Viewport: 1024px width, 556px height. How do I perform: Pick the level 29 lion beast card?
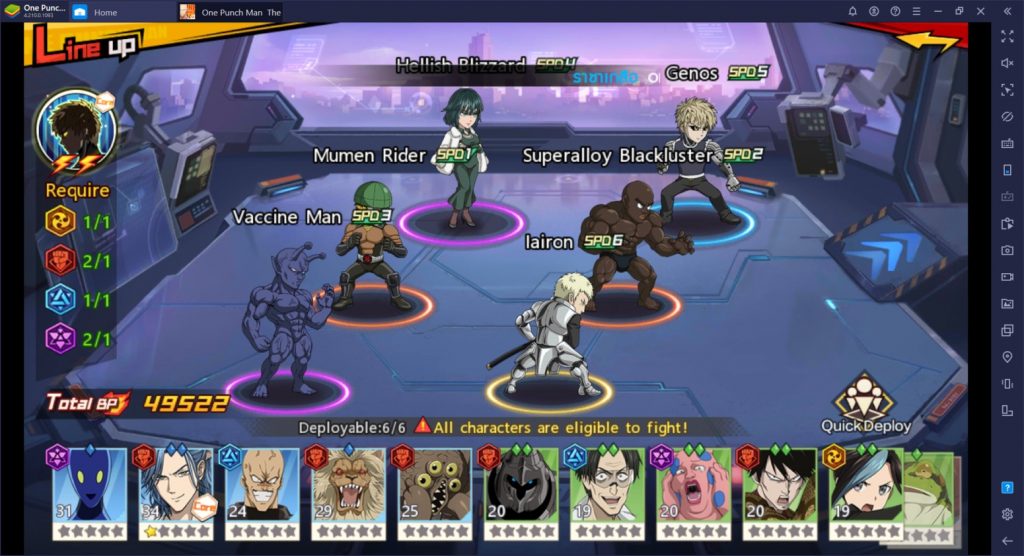[348, 492]
